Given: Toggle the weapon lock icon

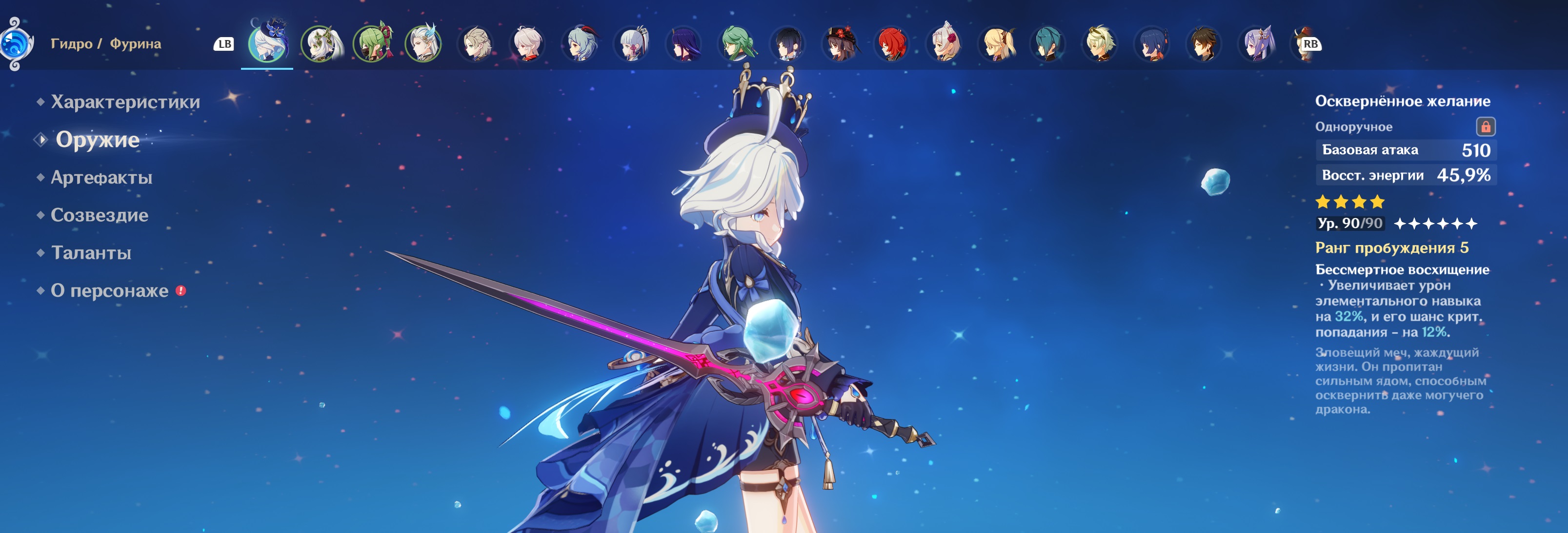Looking at the screenshot, I should point(1485,127).
